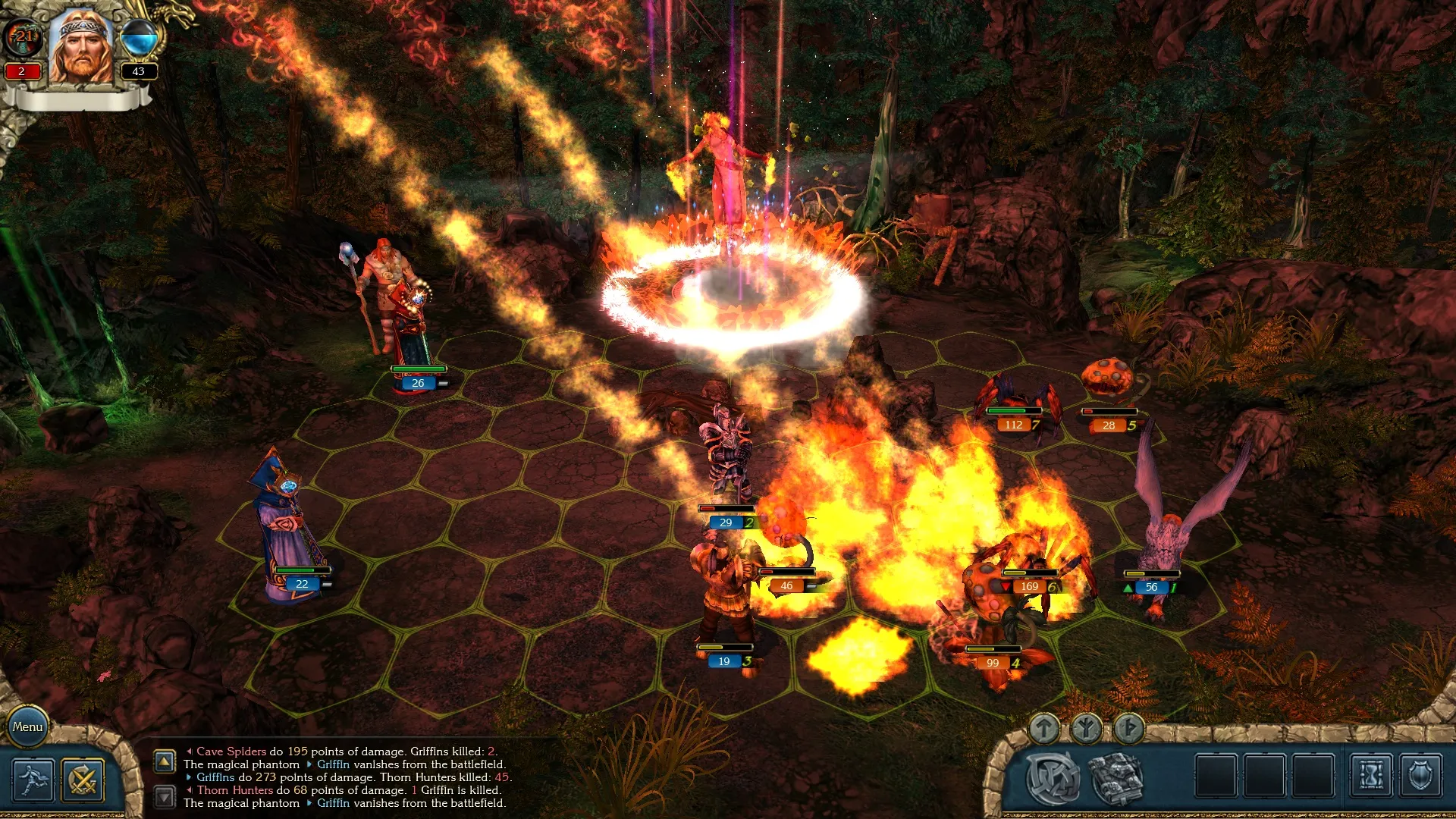Viewport: 1456px width, 819px height.
Task: Open the round Menu button
Action: tap(27, 727)
